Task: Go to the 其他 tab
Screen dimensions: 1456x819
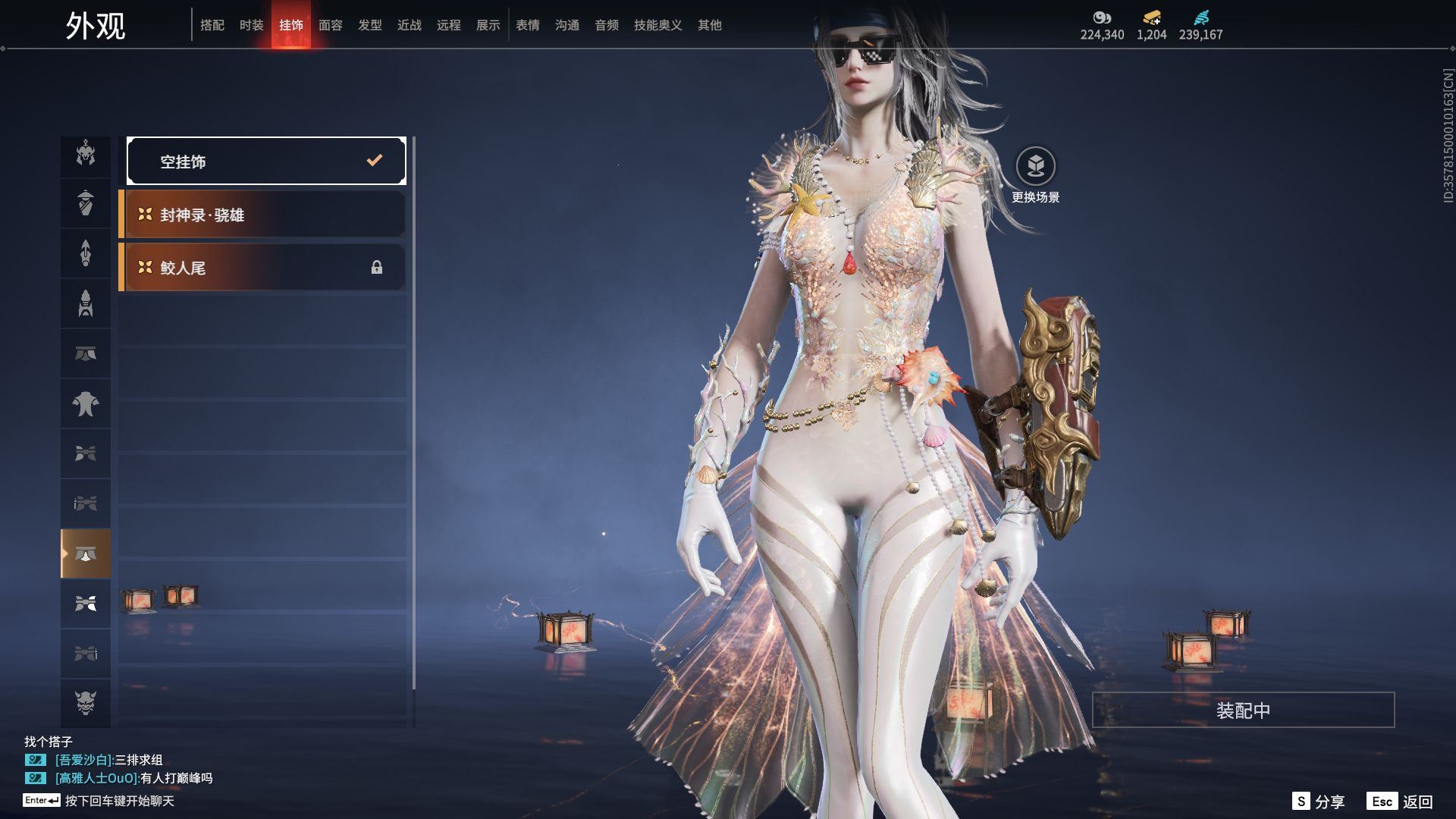Action: 710,25
